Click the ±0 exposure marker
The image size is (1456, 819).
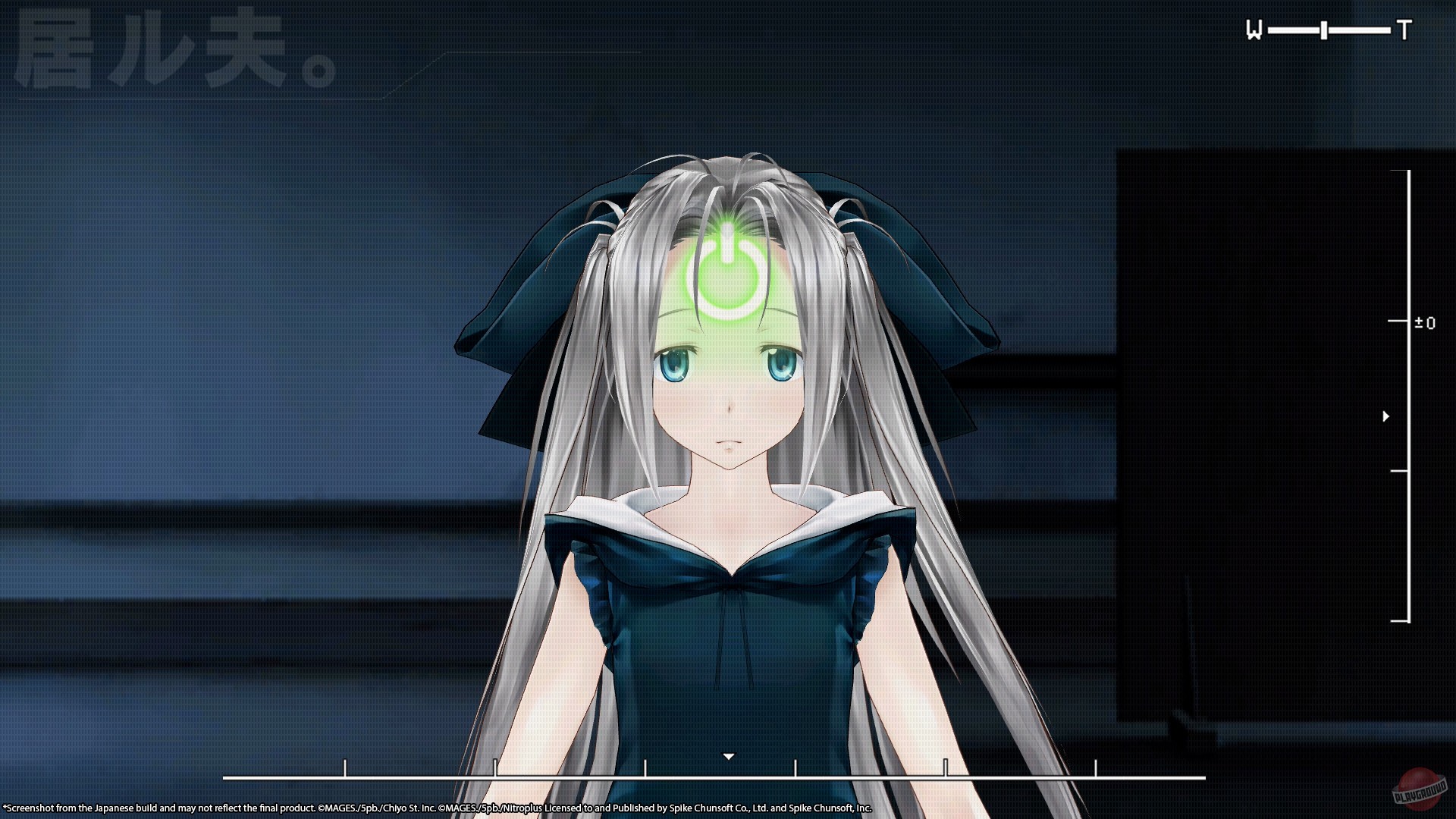click(x=1426, y=323)
